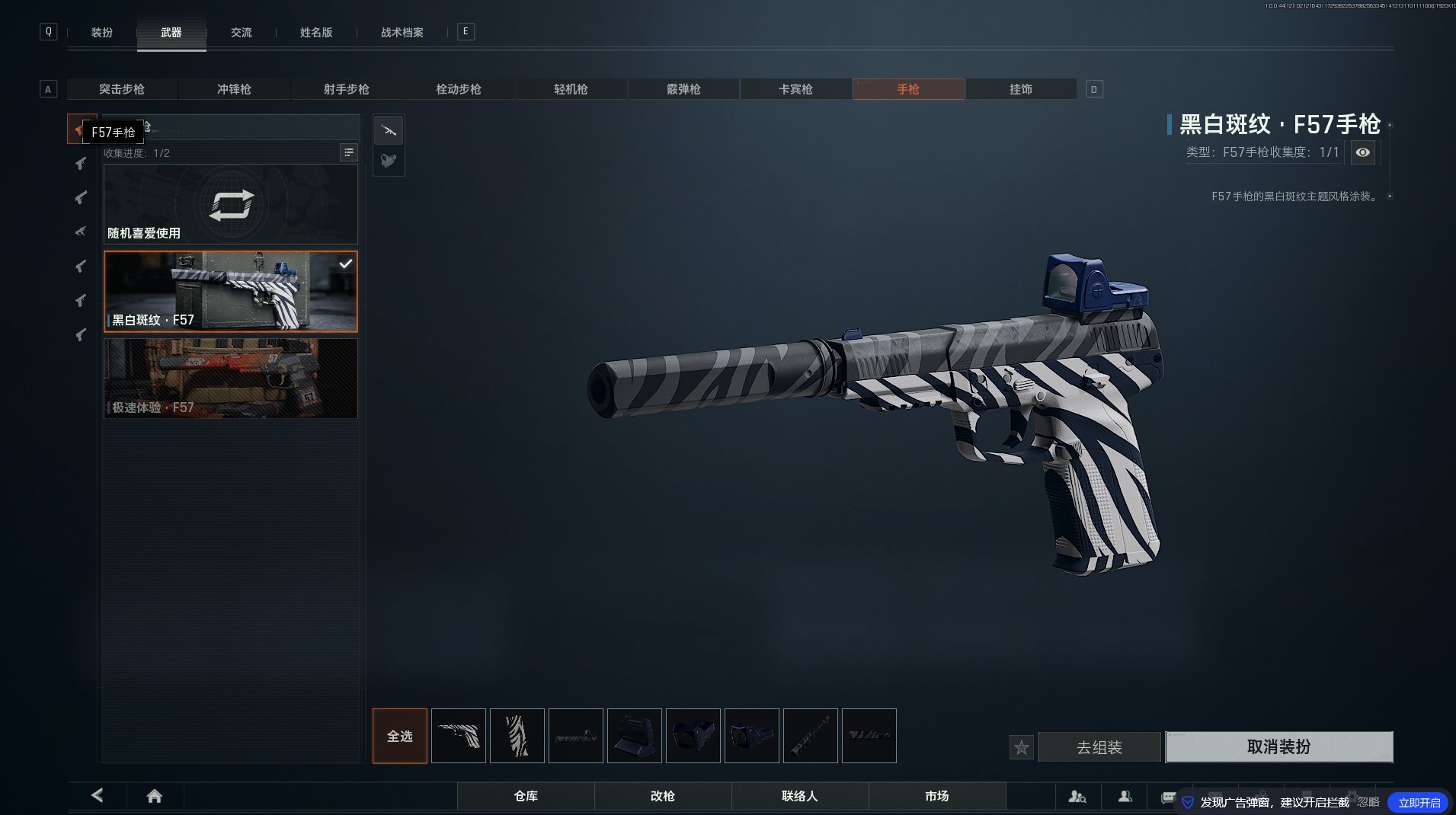This screenshot has height=815, width=1456.
Task: Select the 随机喜爱使用 option tile
Action: click(230, 204)
